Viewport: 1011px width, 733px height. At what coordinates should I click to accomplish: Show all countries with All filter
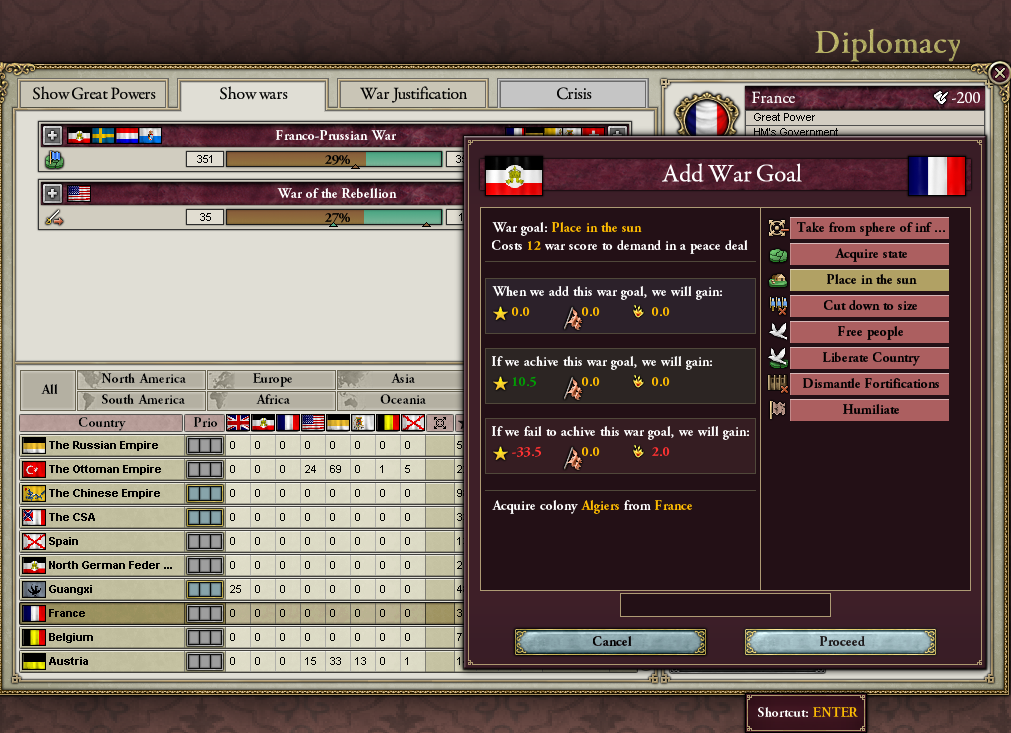coord(49,389)
